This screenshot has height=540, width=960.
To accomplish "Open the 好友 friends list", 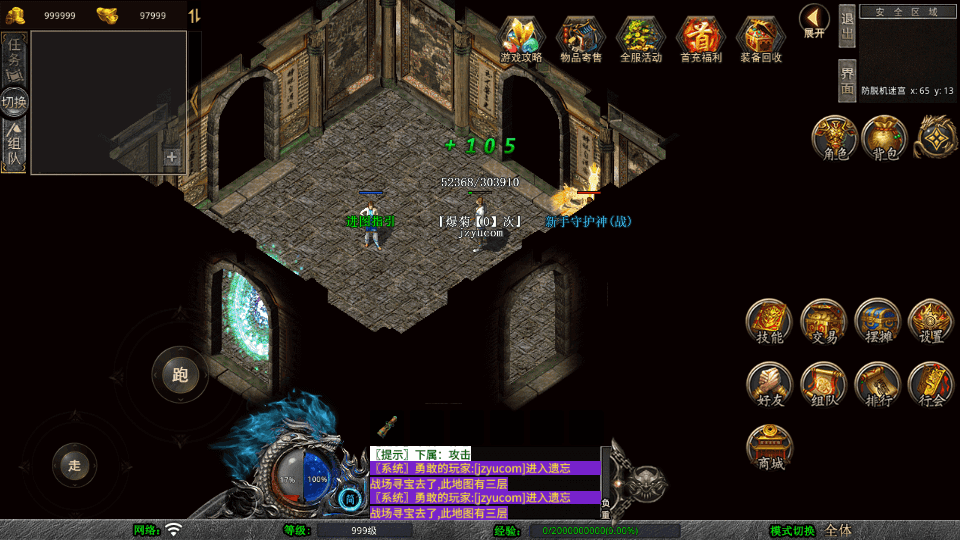I will point(769,385).
